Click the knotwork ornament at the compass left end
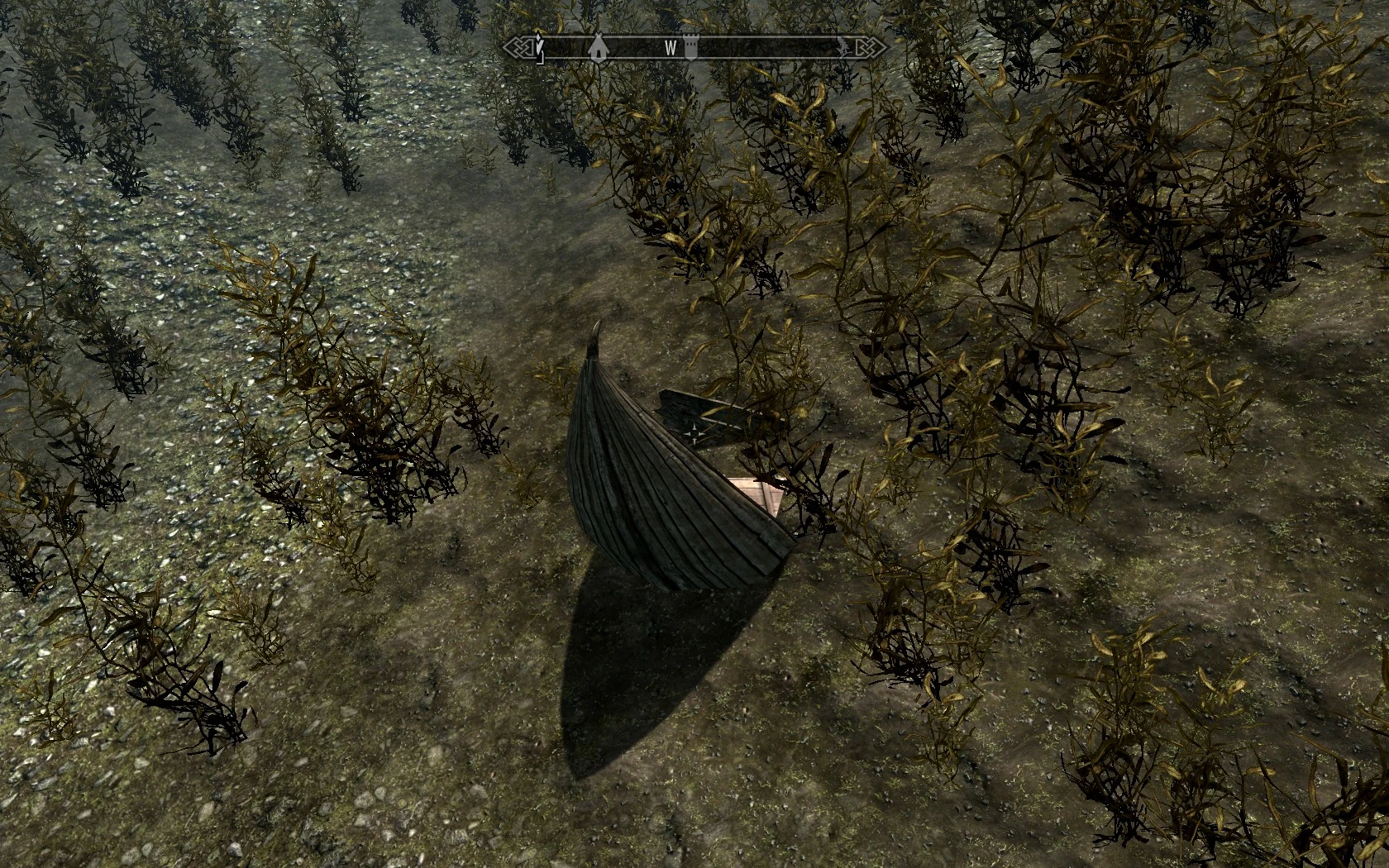The height and width of the screenshot is (868, 1389). (x=519, y=47)
